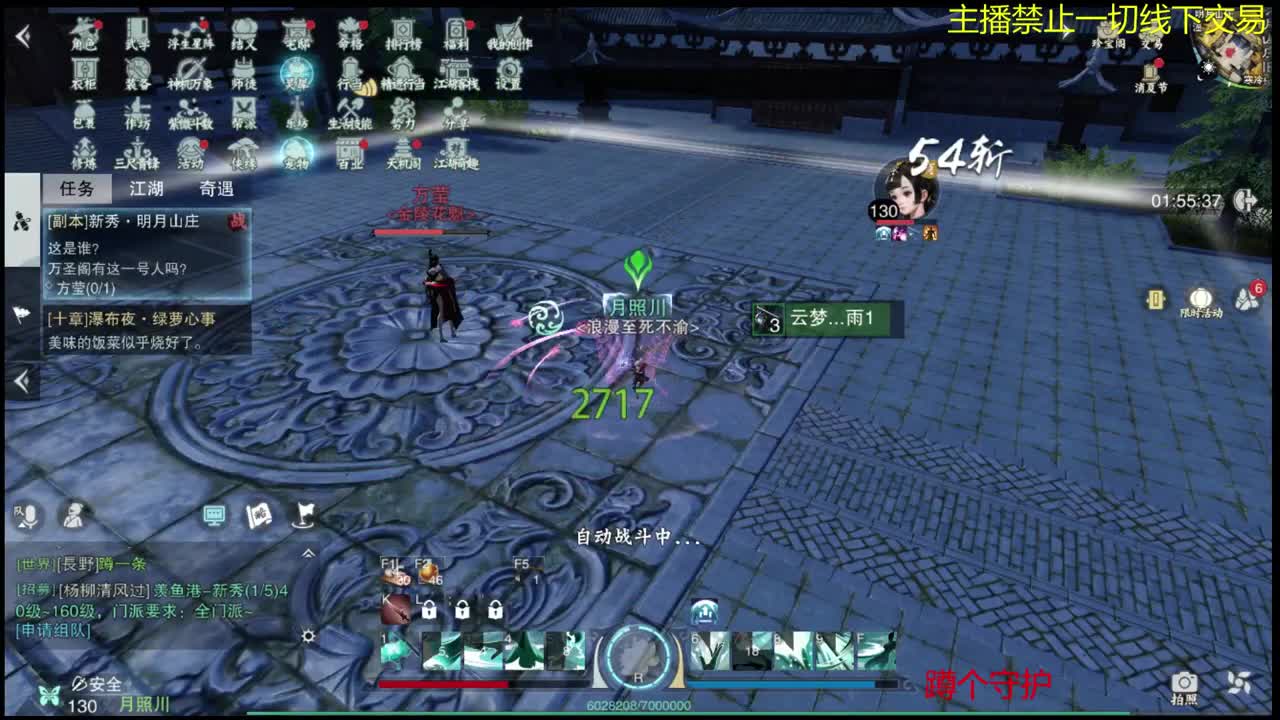
Task: Open the 排行榜 (Leaderboard) icon
Action: tap(403, 30)
